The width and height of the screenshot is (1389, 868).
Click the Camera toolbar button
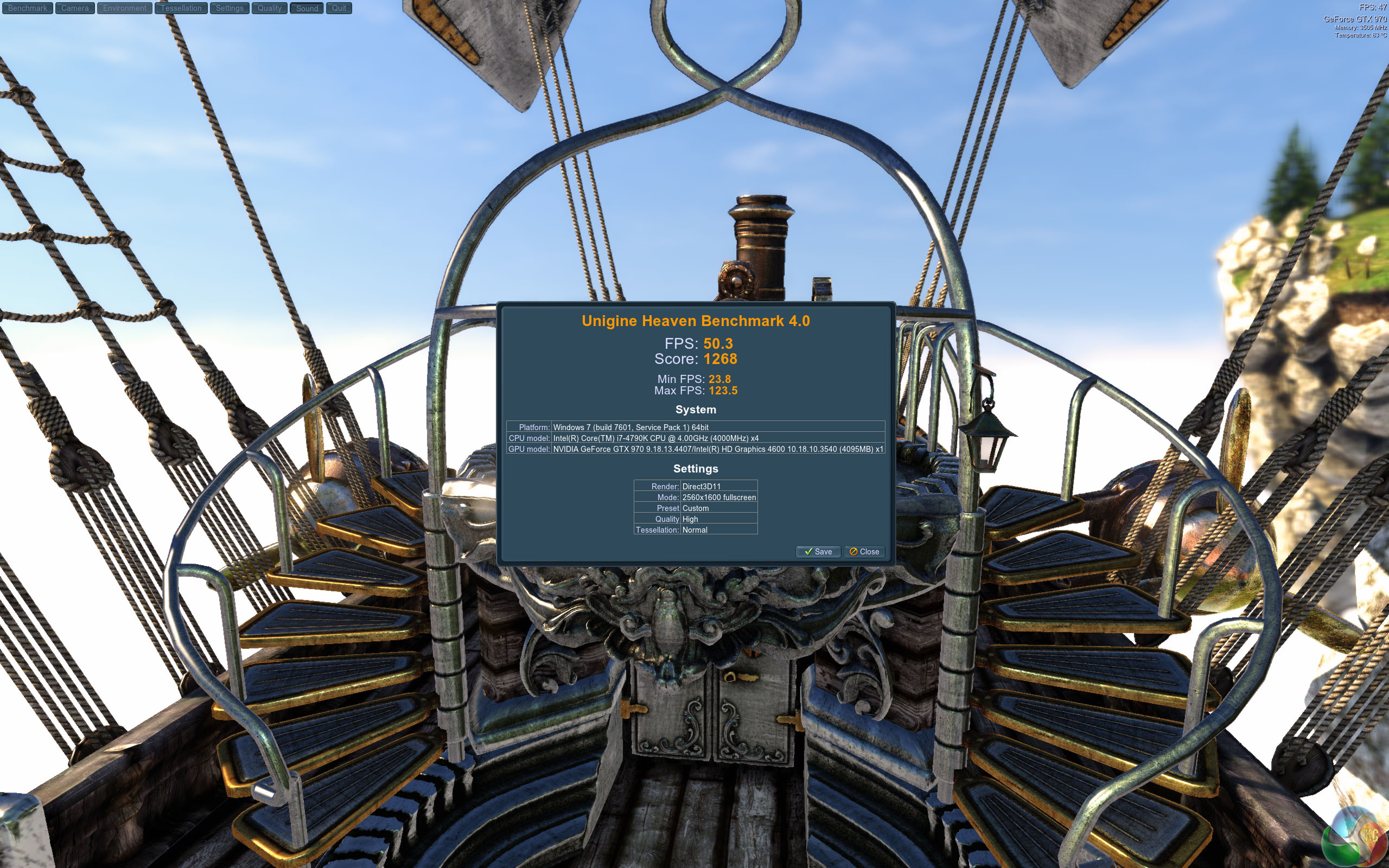click(x=75, y=8)
